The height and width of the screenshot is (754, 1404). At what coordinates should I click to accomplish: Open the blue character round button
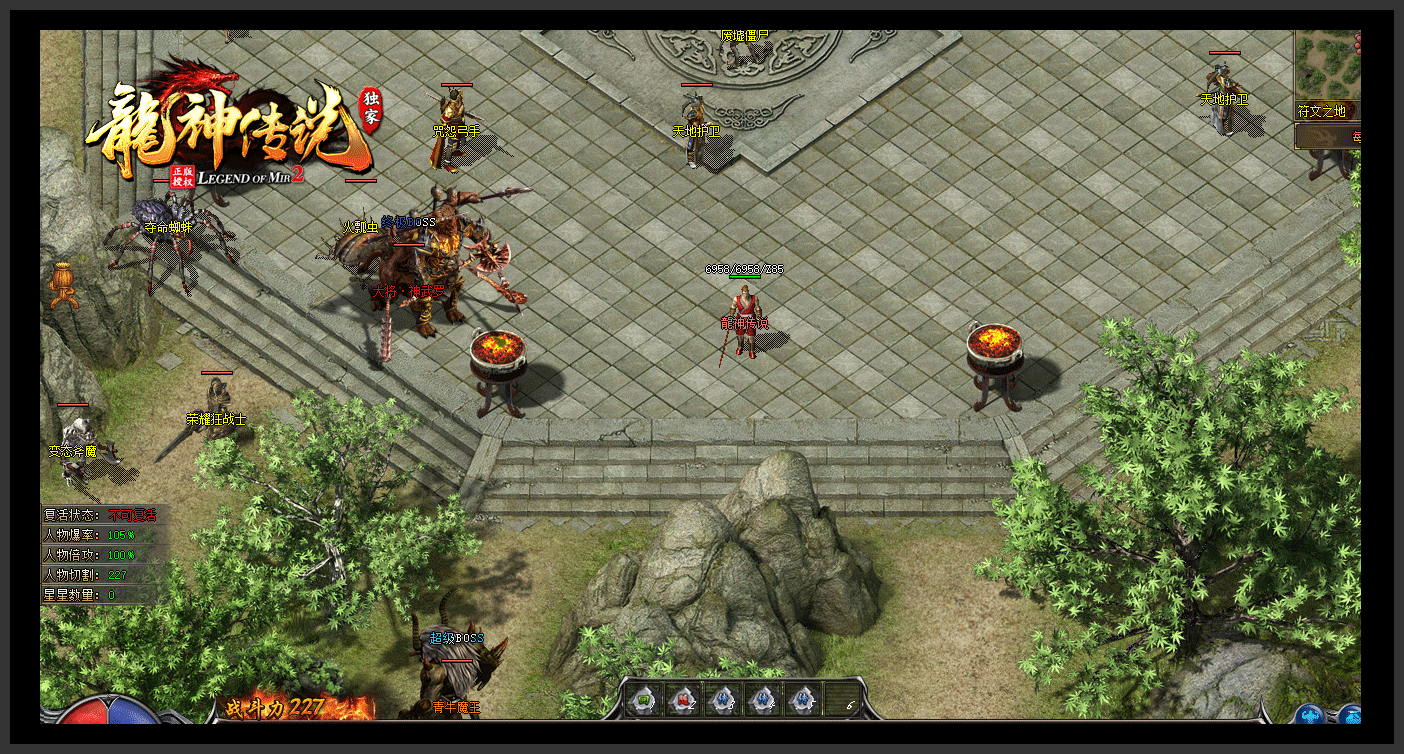click(1310, 714)
